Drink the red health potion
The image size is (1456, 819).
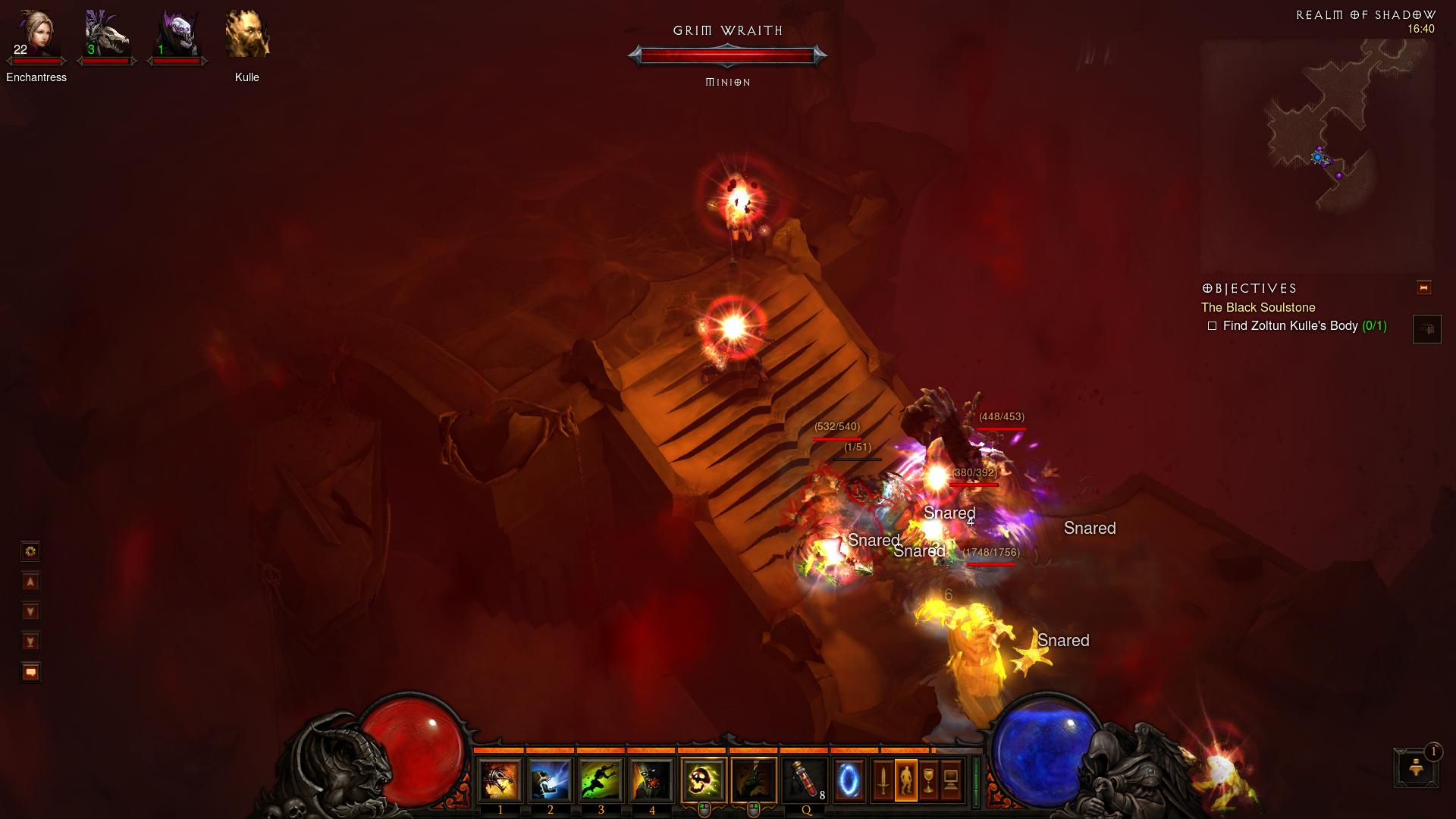coord(805,780)
